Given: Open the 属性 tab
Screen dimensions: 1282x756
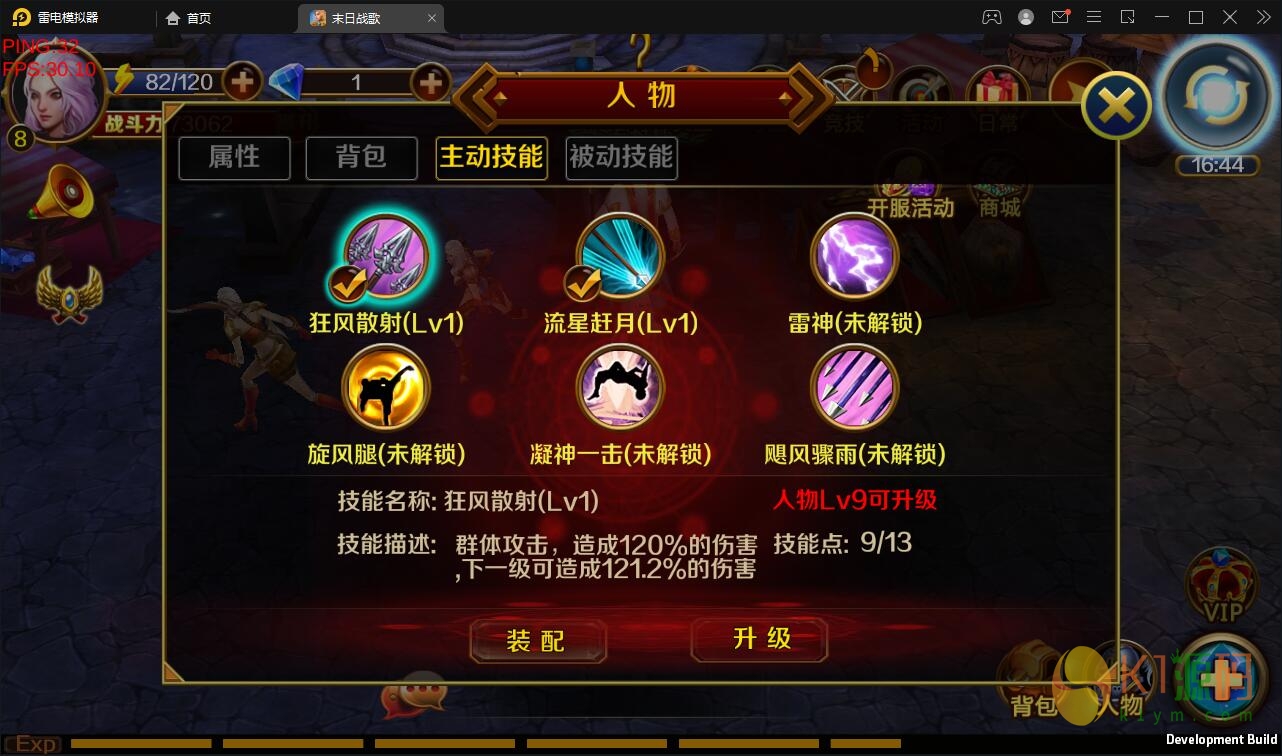Looking at the screenshot, I should (234, 158).
